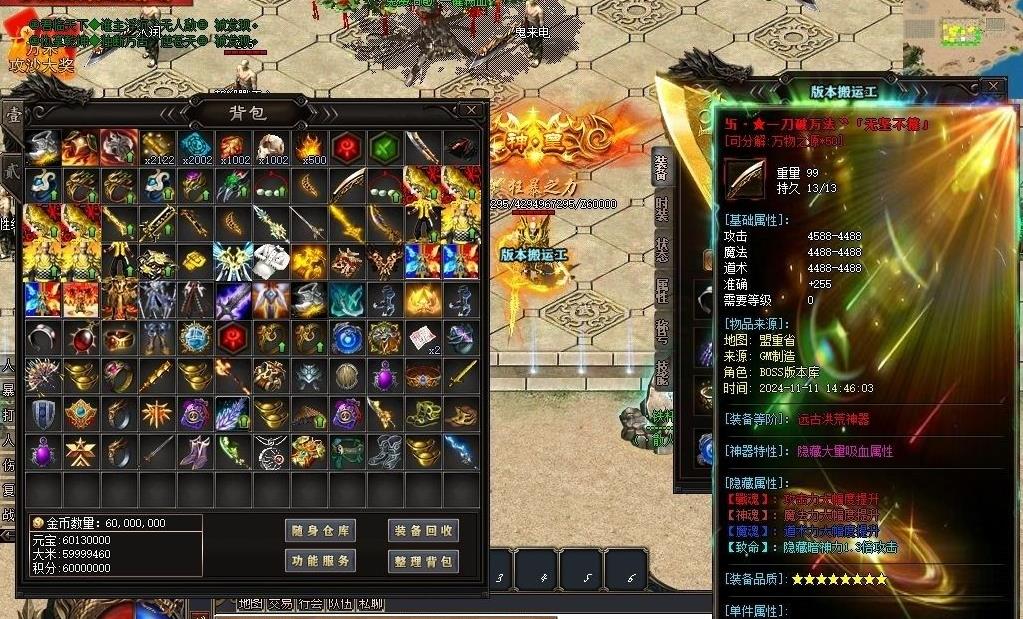Open the 行会 guild button
Viewport: 1023px width, 619px height.
coord(310,604)
